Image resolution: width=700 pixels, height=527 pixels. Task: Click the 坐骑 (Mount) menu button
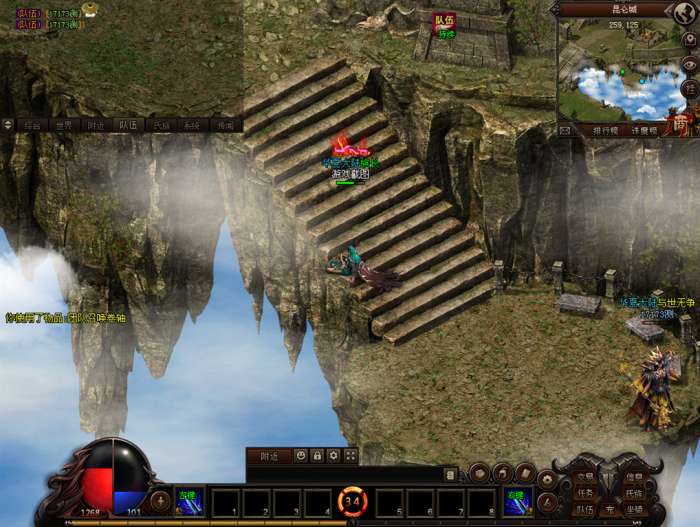633,508
